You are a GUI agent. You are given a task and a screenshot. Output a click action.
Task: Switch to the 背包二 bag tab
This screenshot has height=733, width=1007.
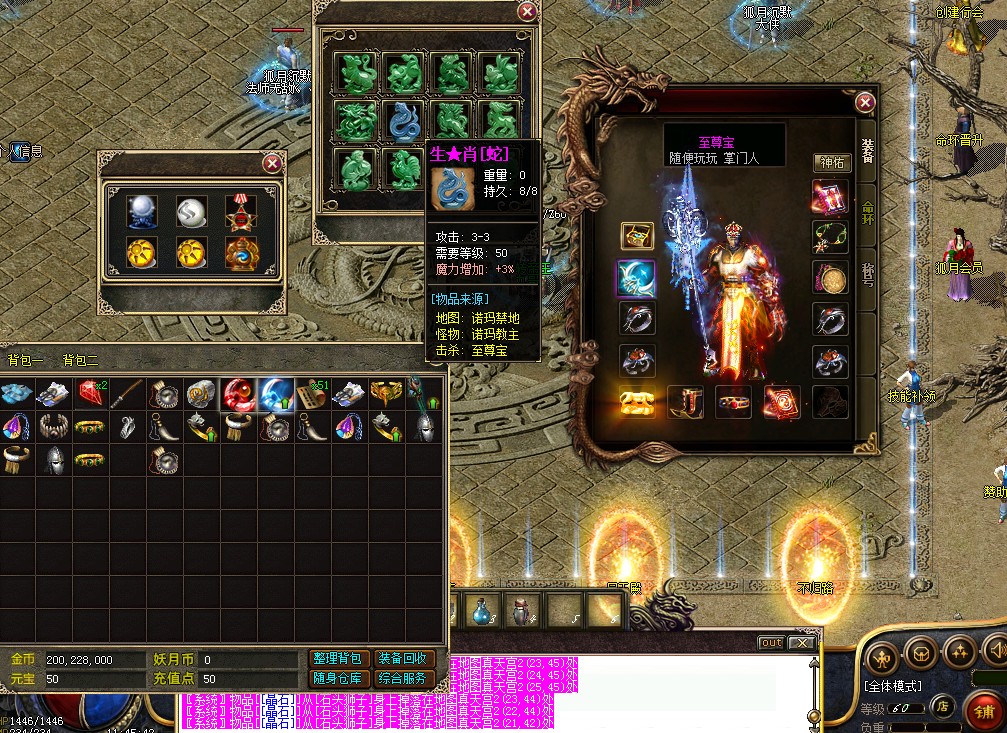(x=80, y=360)
